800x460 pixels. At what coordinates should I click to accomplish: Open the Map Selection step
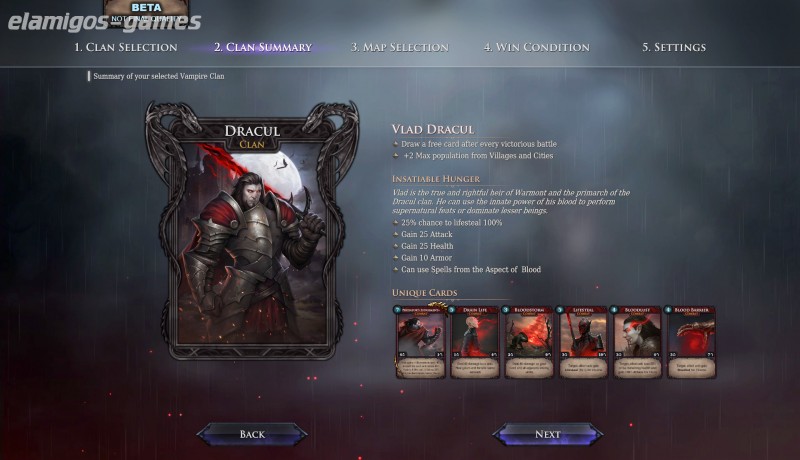tap(400, 47)
